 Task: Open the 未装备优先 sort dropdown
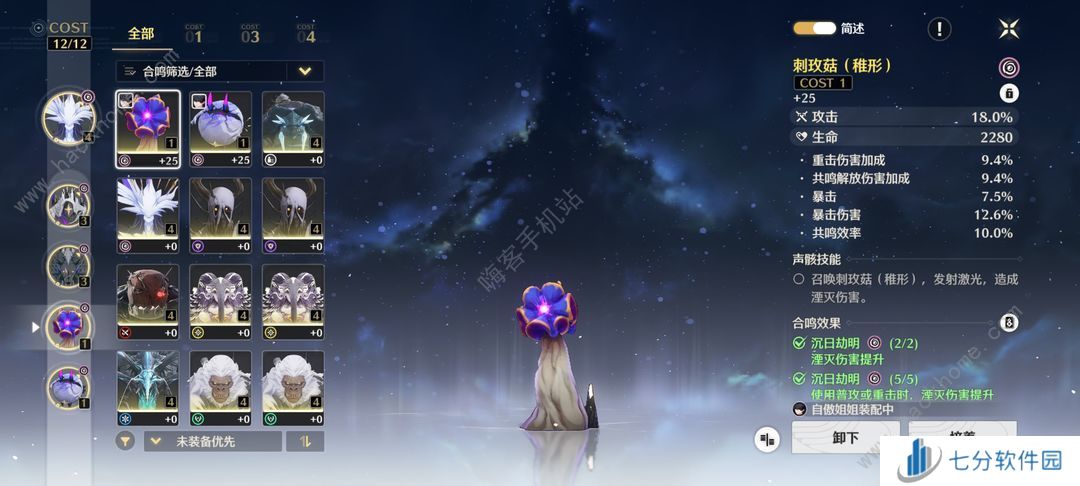(x=212, y=441)
